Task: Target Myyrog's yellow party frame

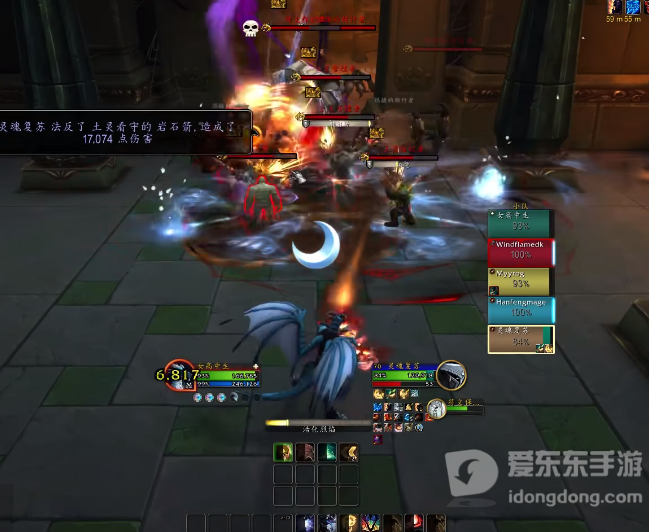Action: tap(520, 281)
